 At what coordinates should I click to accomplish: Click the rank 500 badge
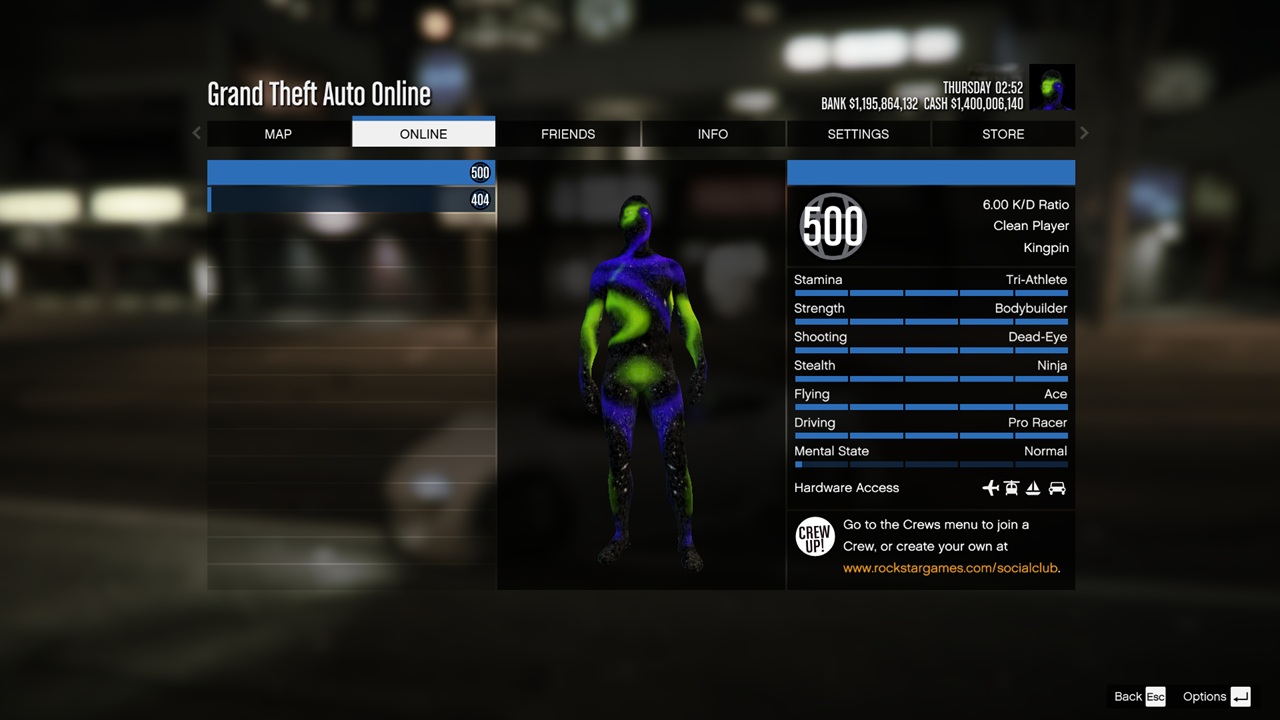pos(832,227)
